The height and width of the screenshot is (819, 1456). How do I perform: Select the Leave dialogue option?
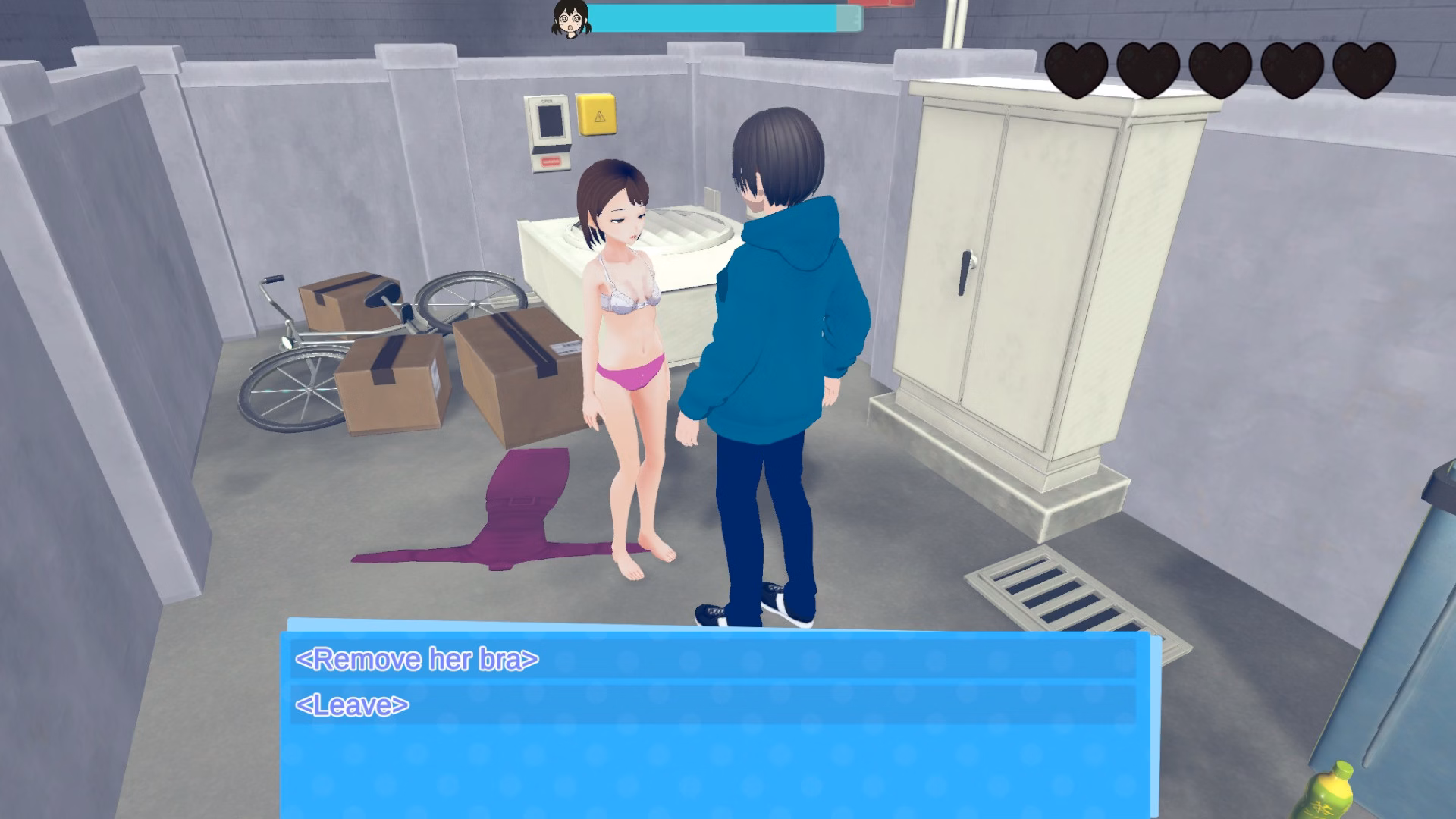point(353,706)
